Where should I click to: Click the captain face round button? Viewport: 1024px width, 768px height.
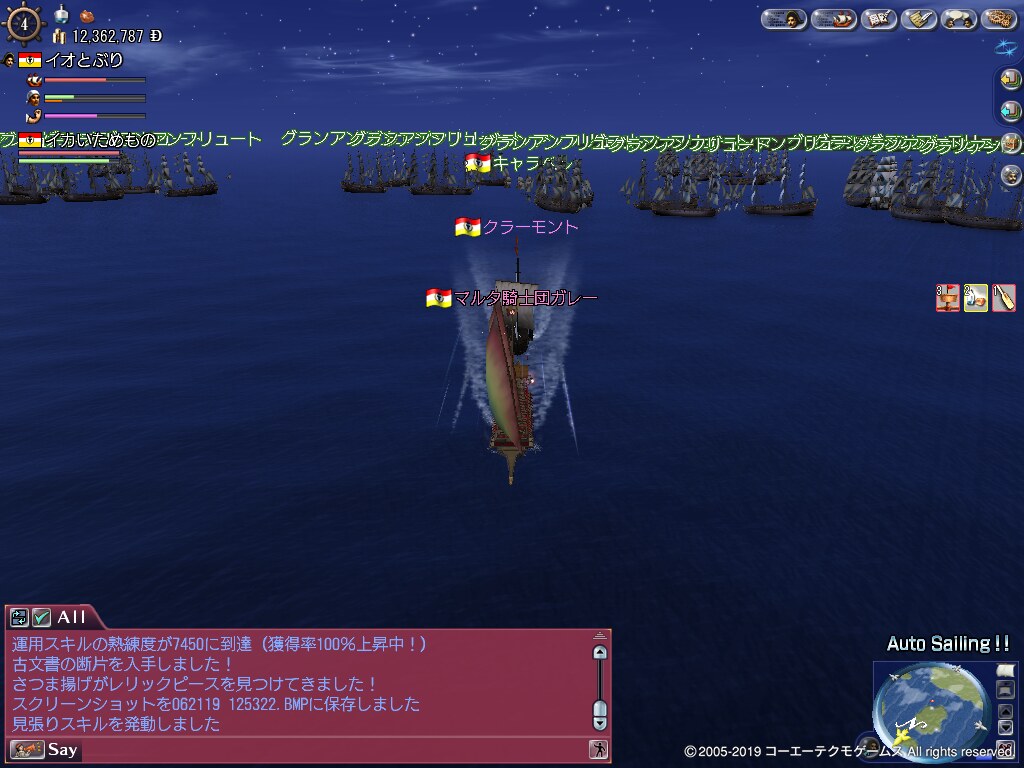1011,175
